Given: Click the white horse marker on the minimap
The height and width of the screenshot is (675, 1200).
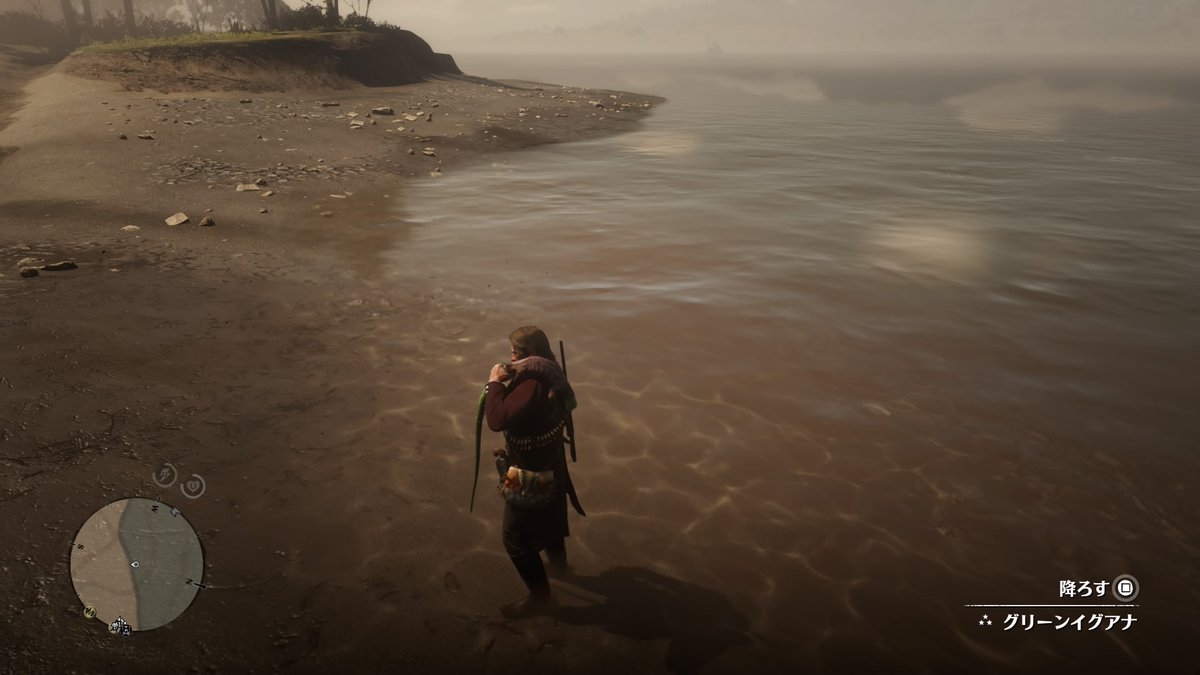Looking at the screenshot, I should click(x=120, y=626).
